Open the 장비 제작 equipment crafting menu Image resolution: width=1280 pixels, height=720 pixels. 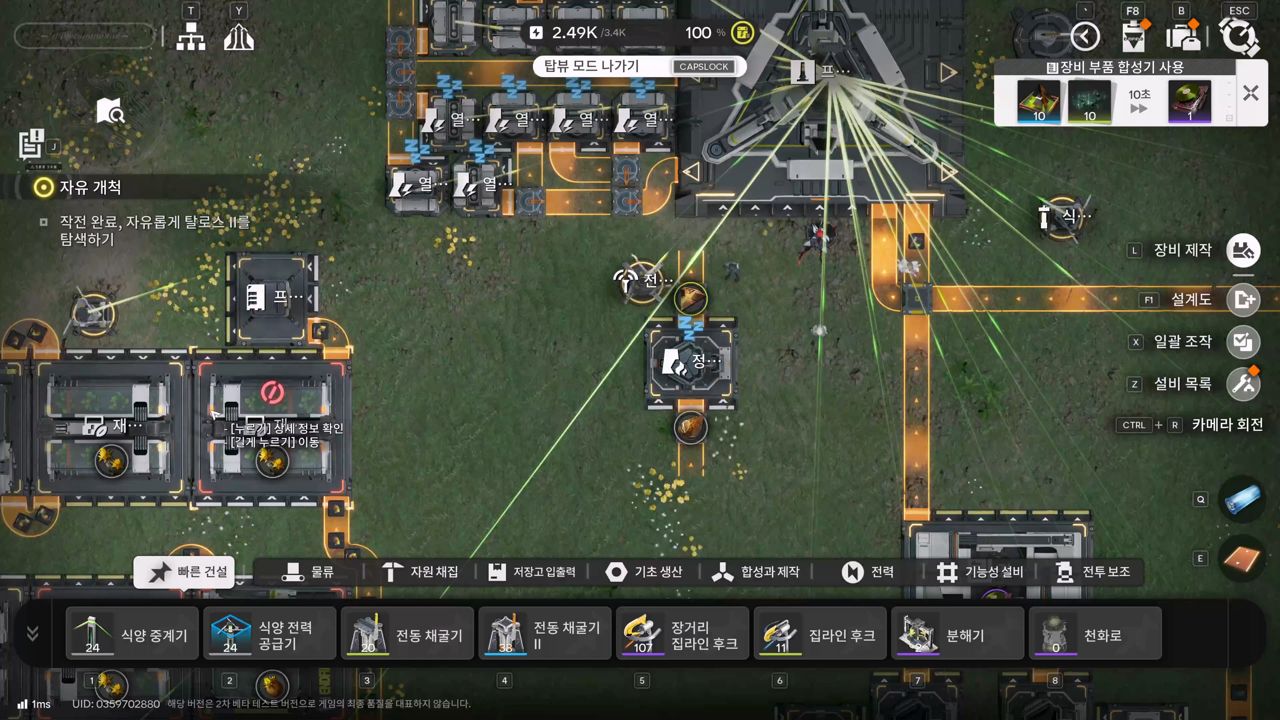[x=1243, y=250]
